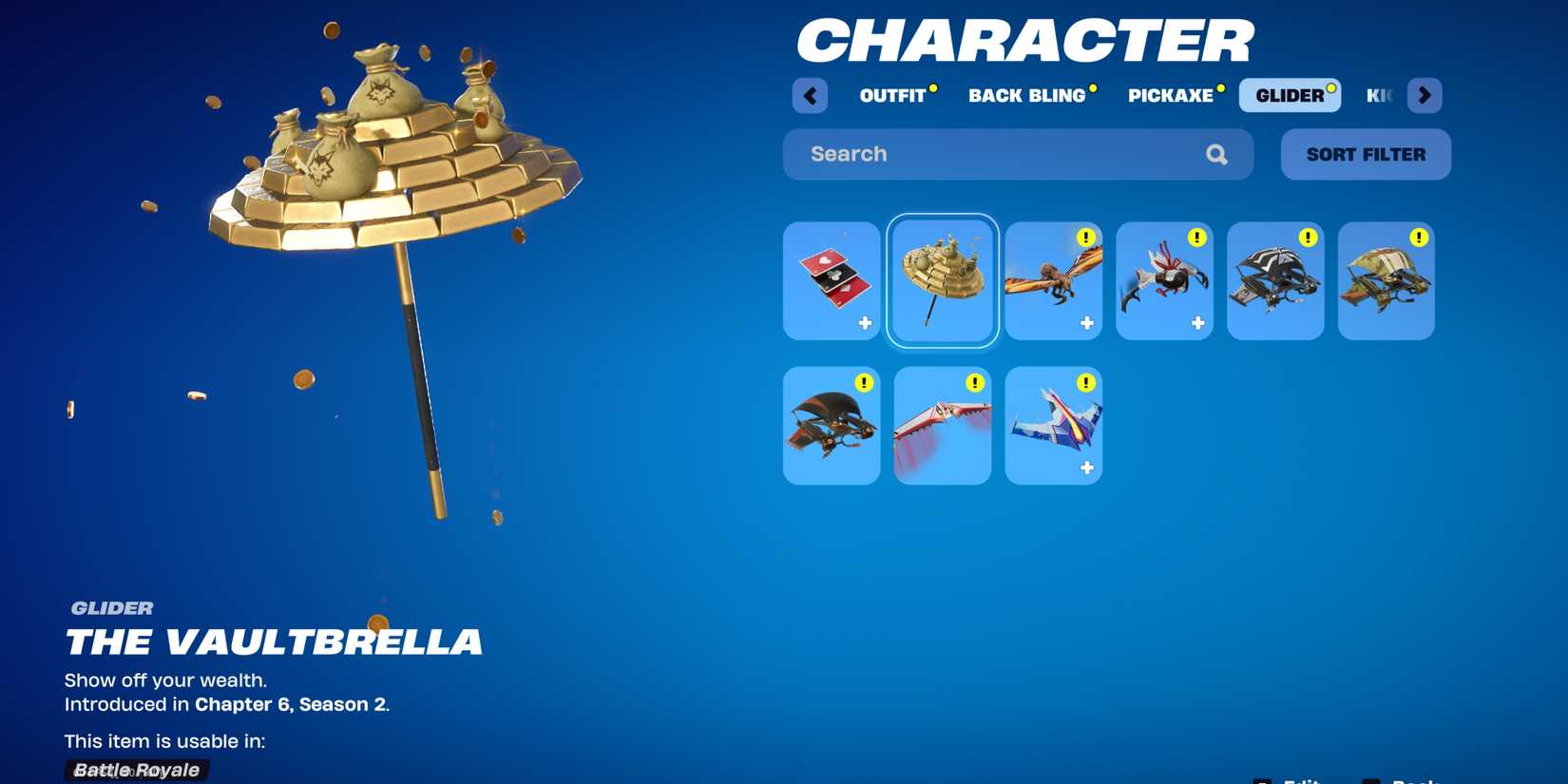Switch to the OUTFIT tab
The image size is (1568, 784).
click(x=891, y=95)
